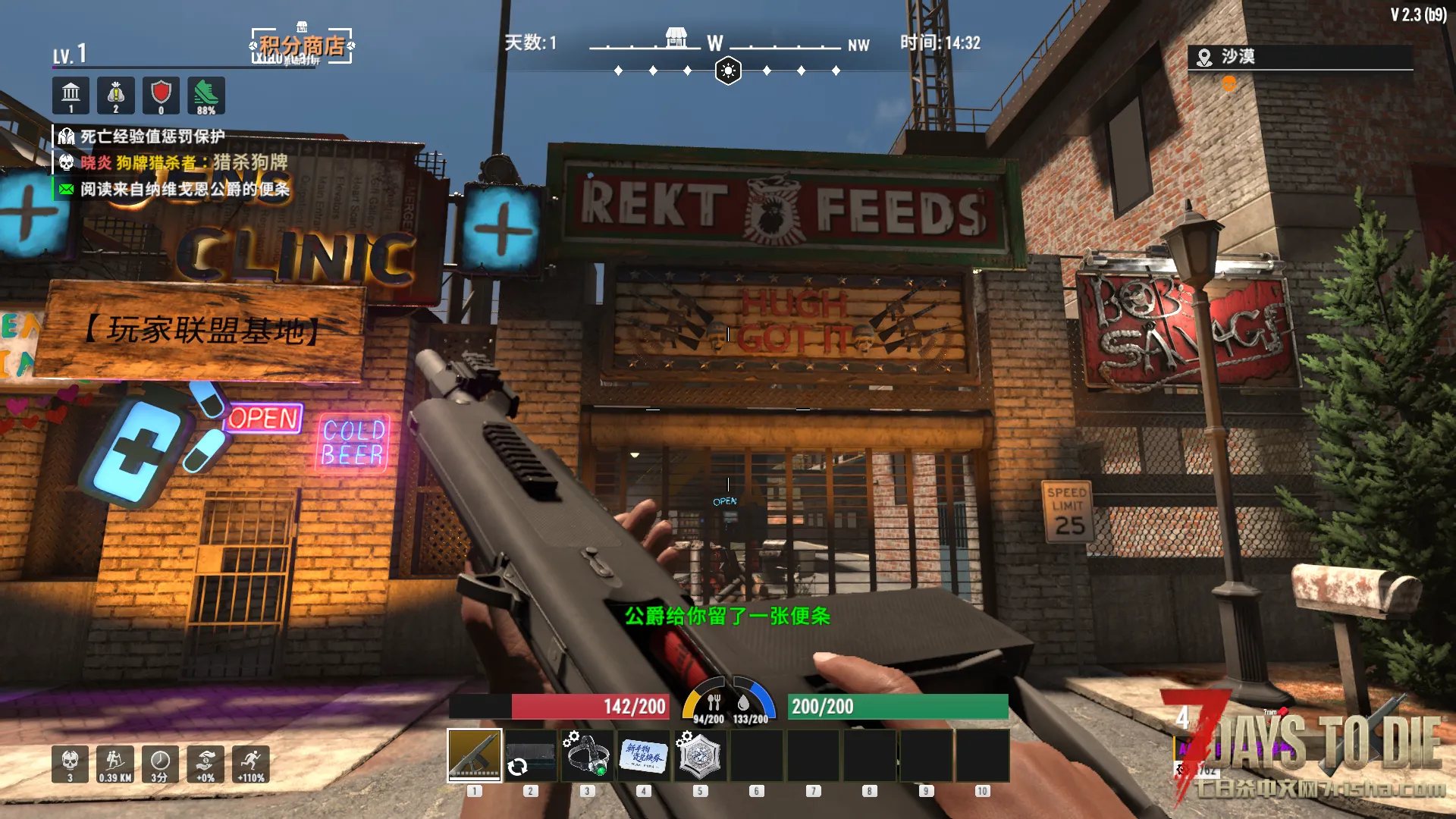Click the hands-with-coin trade bonus icon
The width and height of the screenshot is (1456, 819).
[x=206, y=763]
